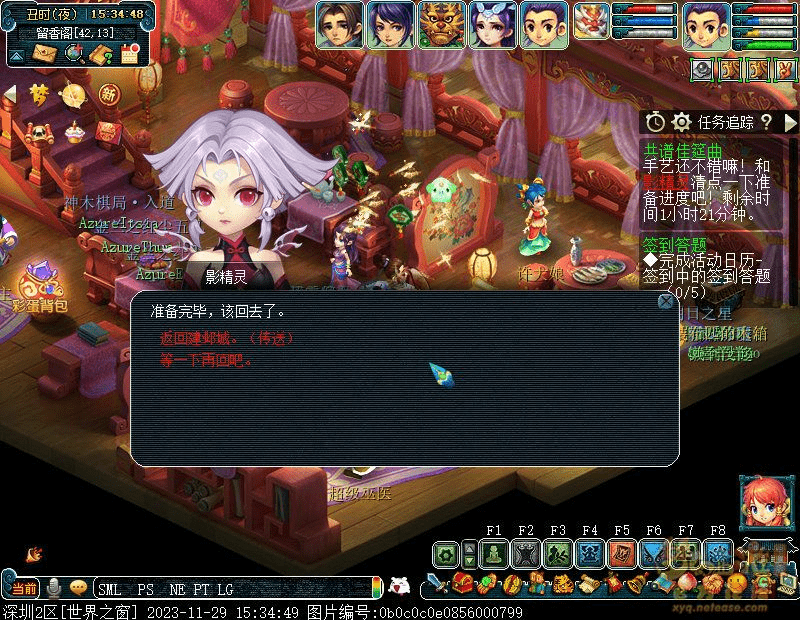This screenshot has height=620, width=800.
Task: Activate the F5 orange skill slot
Action: (x=622, y=554)
